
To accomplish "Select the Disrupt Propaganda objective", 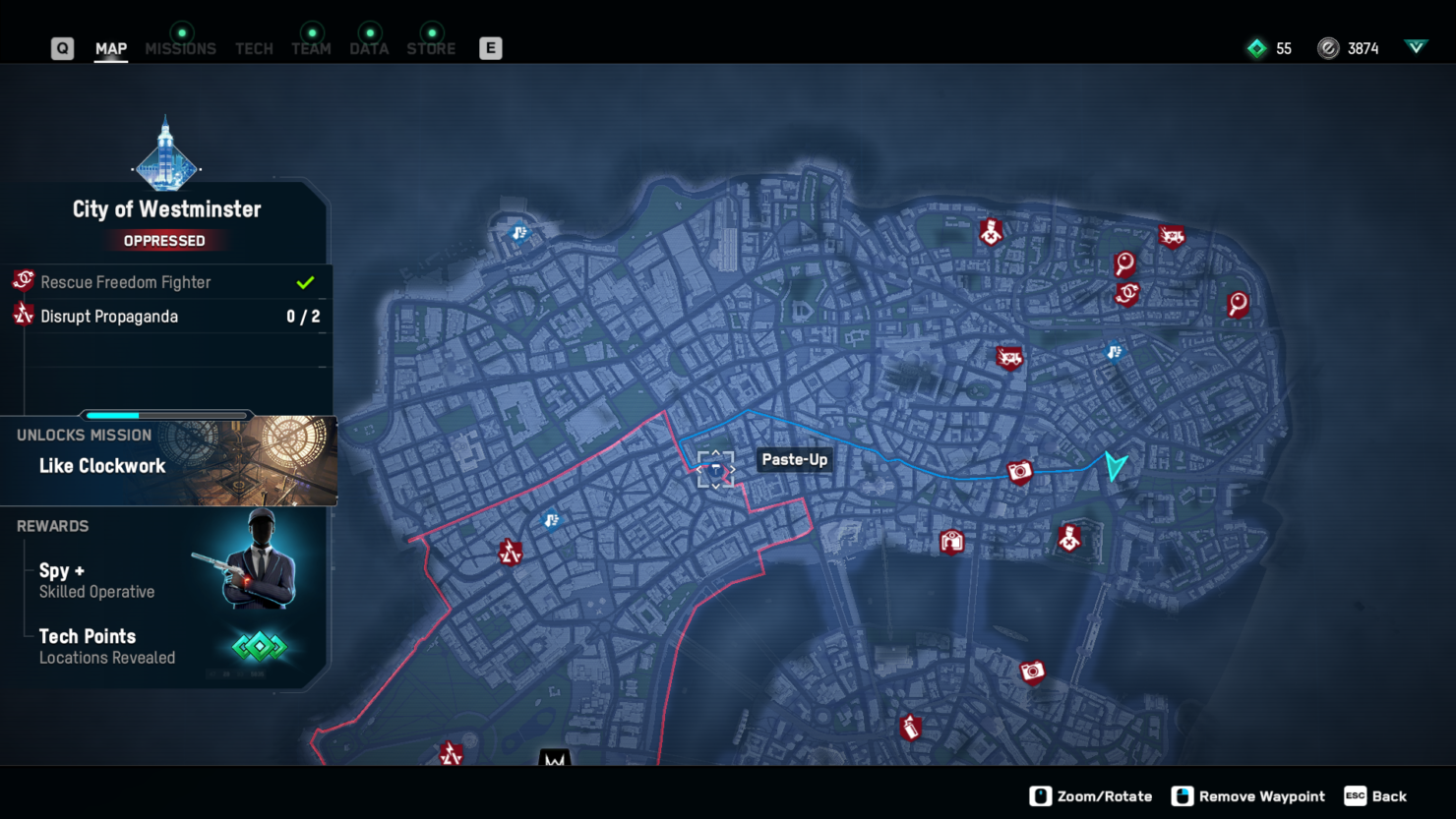I will [167, 317].
